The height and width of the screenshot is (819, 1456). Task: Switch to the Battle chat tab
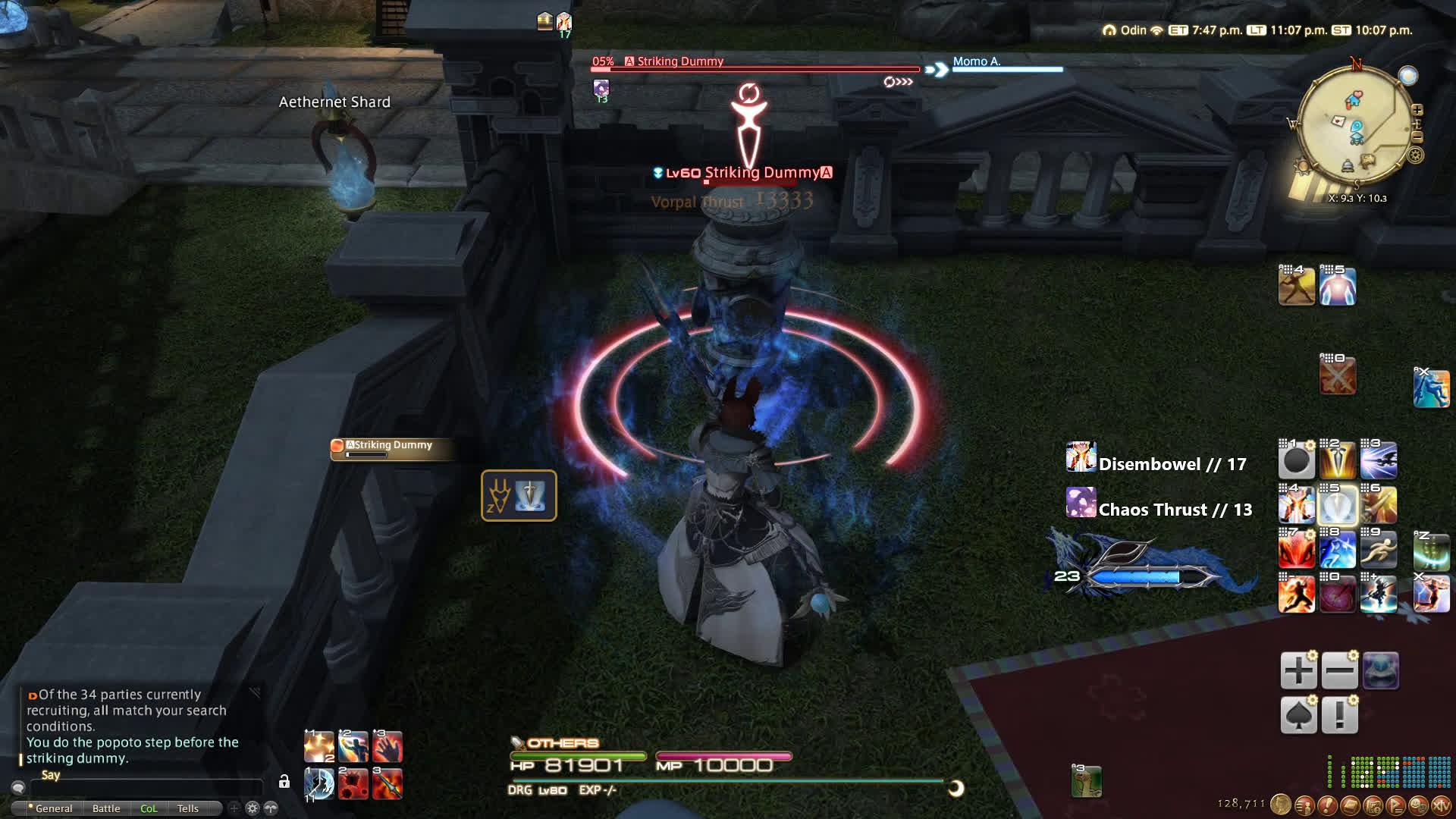(x=106, y=808)
